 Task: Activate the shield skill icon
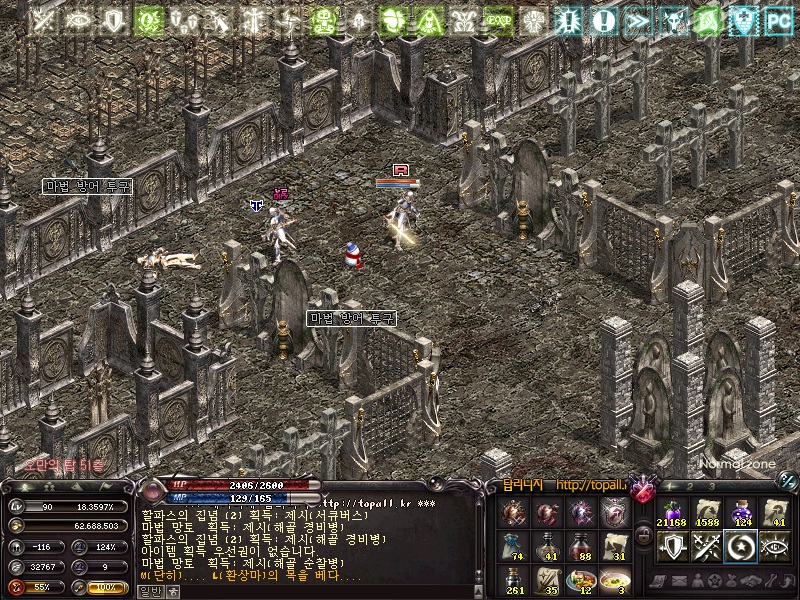coord(671,546)
